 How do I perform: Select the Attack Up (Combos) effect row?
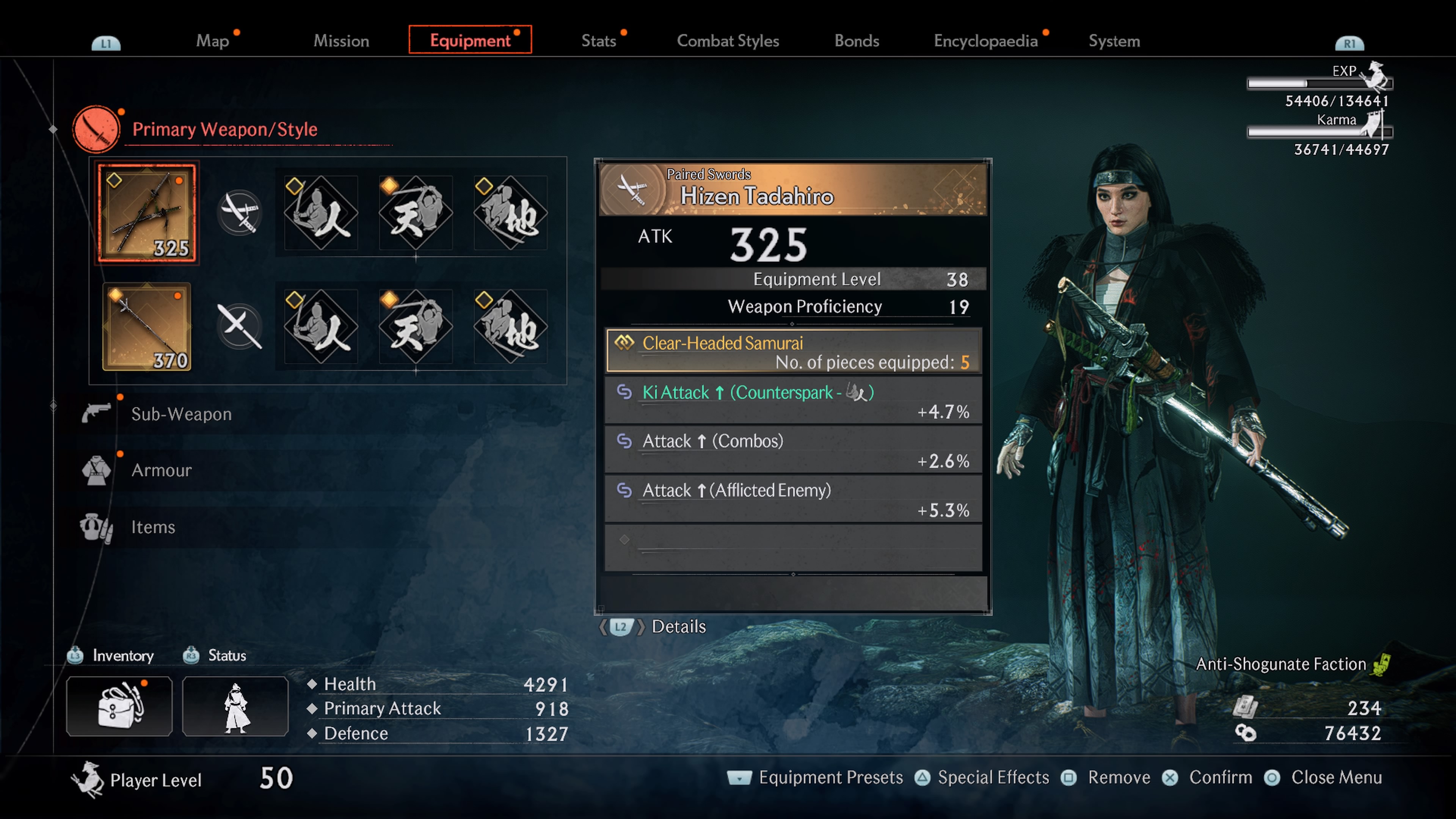click(792, 450)
